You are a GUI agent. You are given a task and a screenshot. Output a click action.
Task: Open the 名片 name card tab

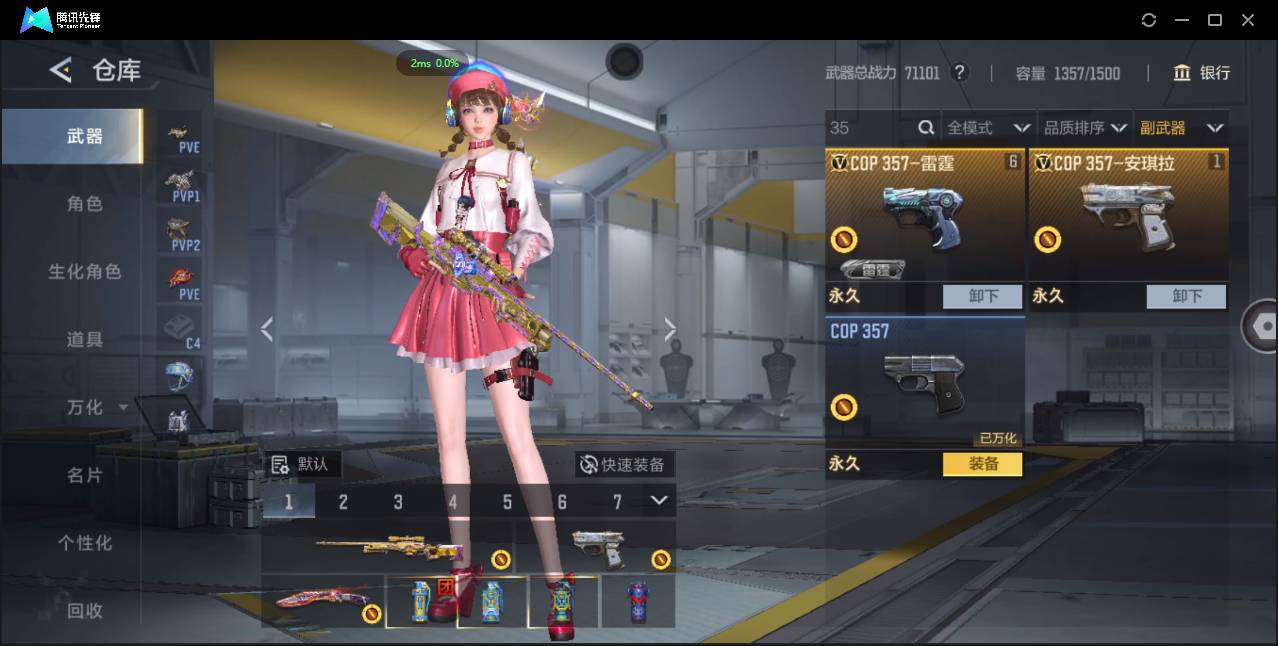tap(85, 475)
